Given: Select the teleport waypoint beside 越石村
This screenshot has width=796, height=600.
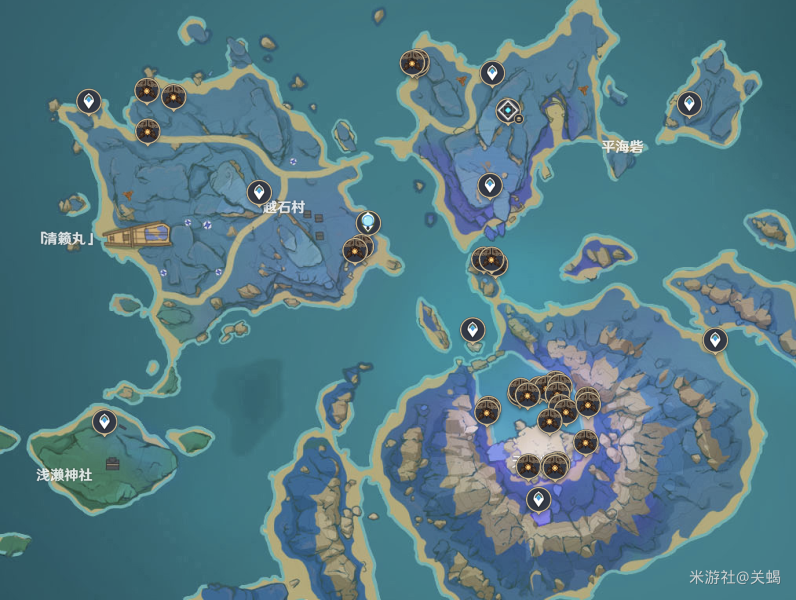Looking at the screenshot, I should pos(259,191).
